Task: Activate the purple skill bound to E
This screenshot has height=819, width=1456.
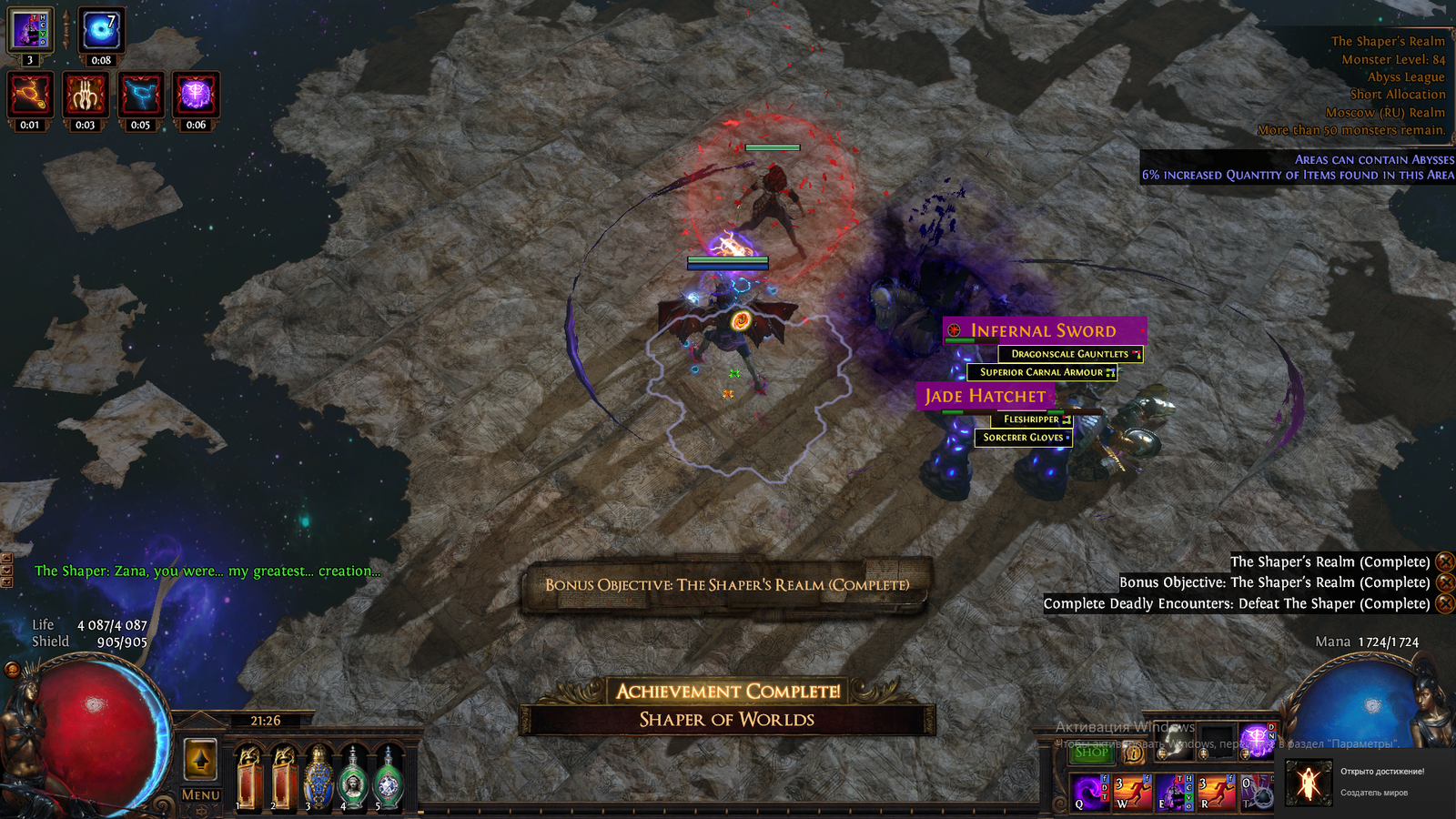Action: coord(1174,792)
